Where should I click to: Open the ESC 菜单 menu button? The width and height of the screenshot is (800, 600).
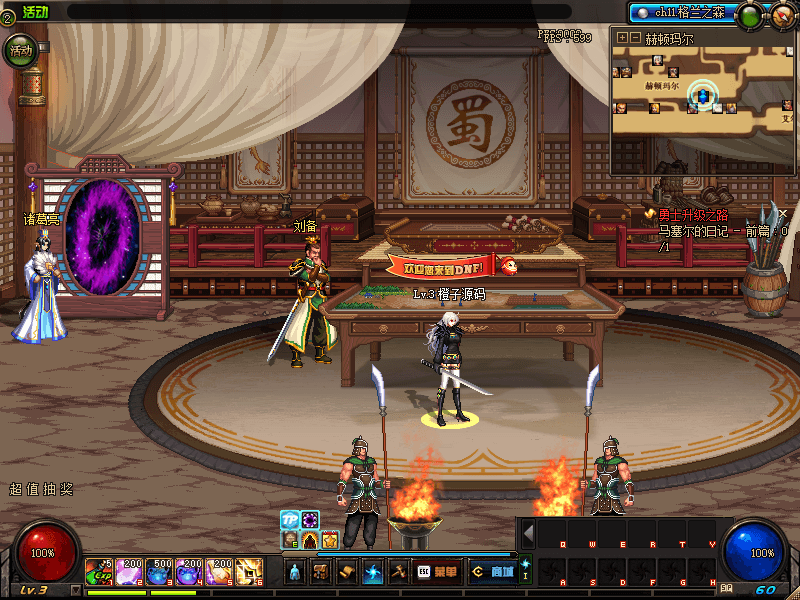436,572
